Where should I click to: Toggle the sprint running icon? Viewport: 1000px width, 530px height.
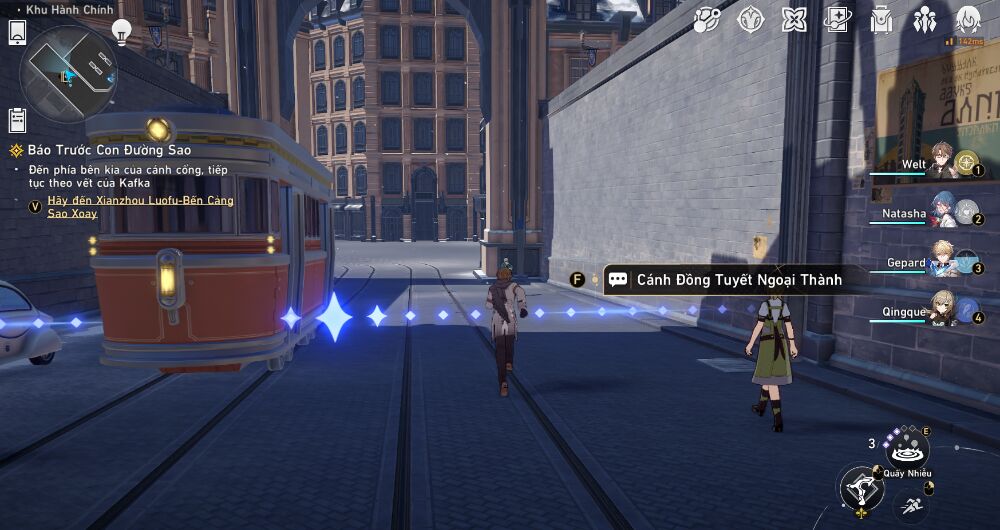coord(910,507)
